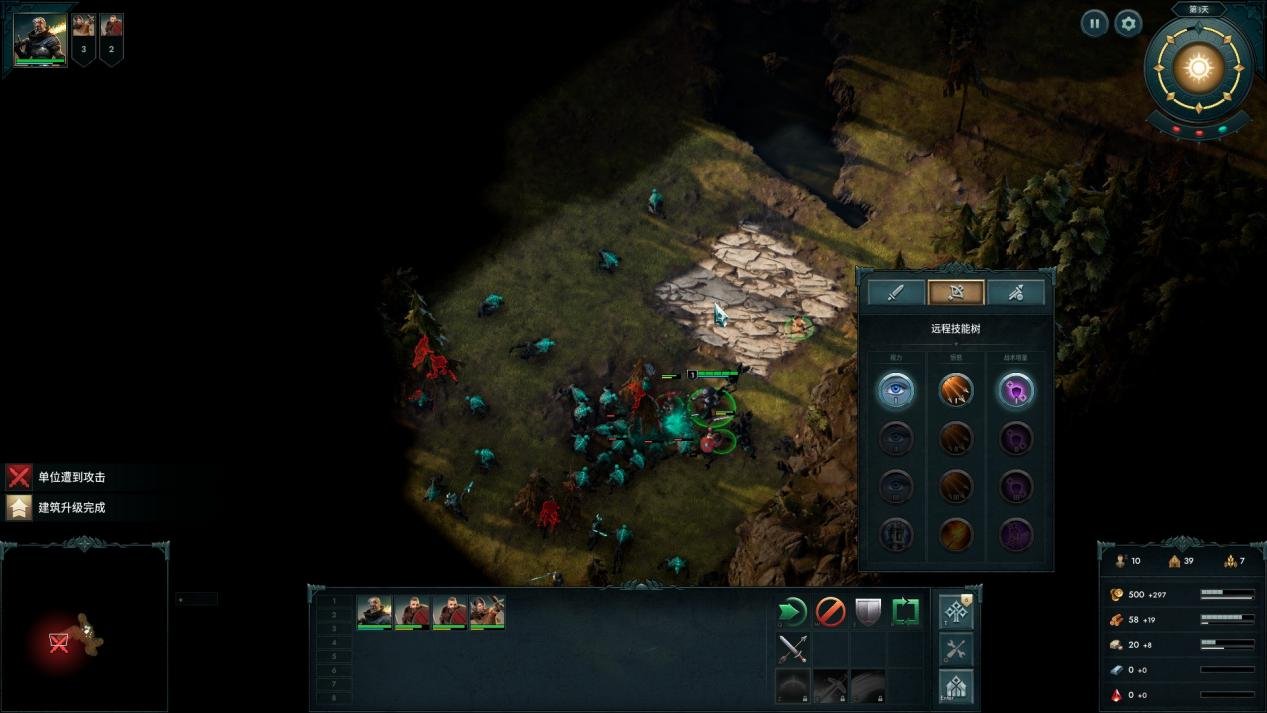This screenshot has height=713, width=1267.
Task: Click the red stop command icon
Action: (x=831, y=611)
